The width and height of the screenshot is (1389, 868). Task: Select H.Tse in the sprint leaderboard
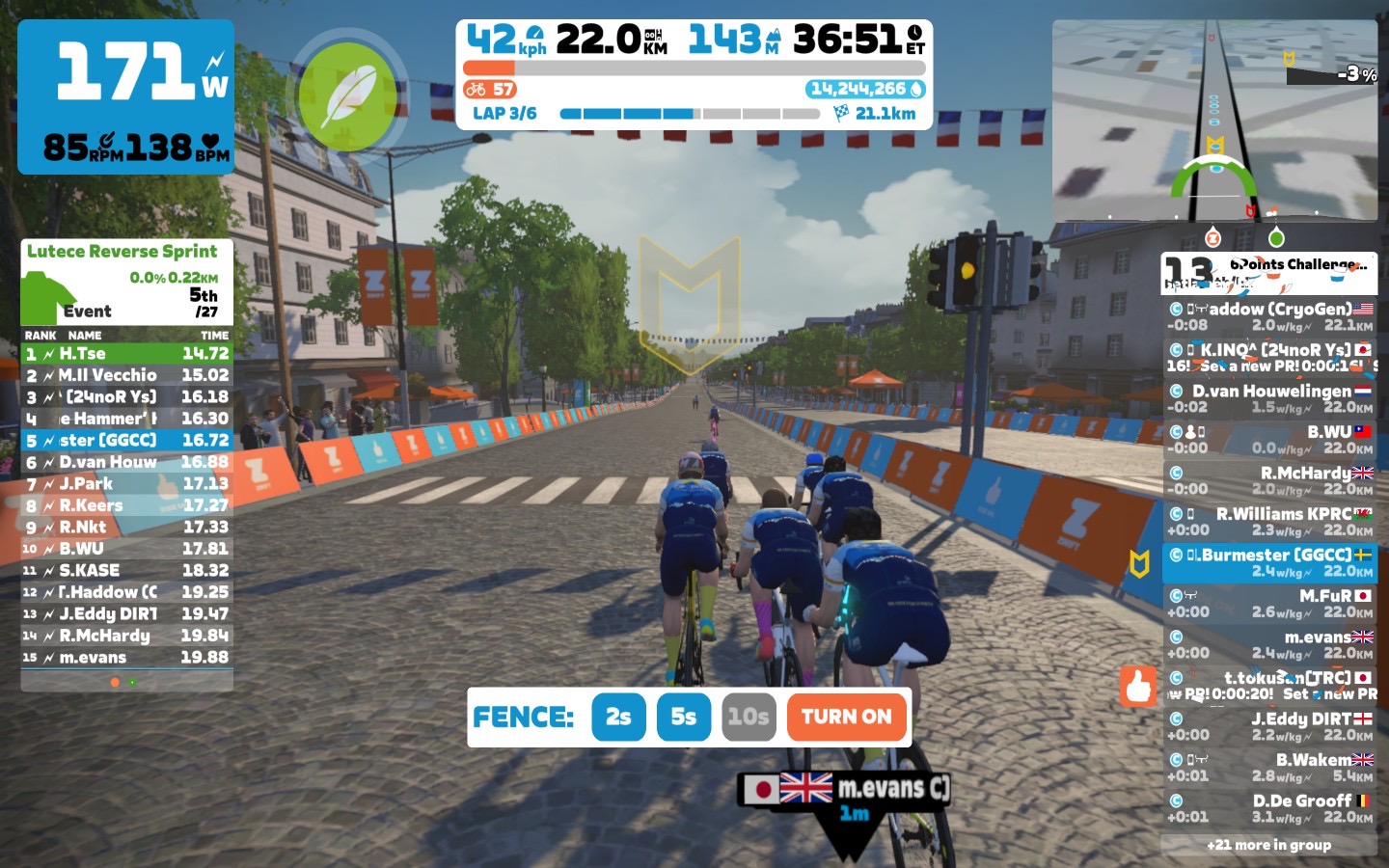coord(126,354)
